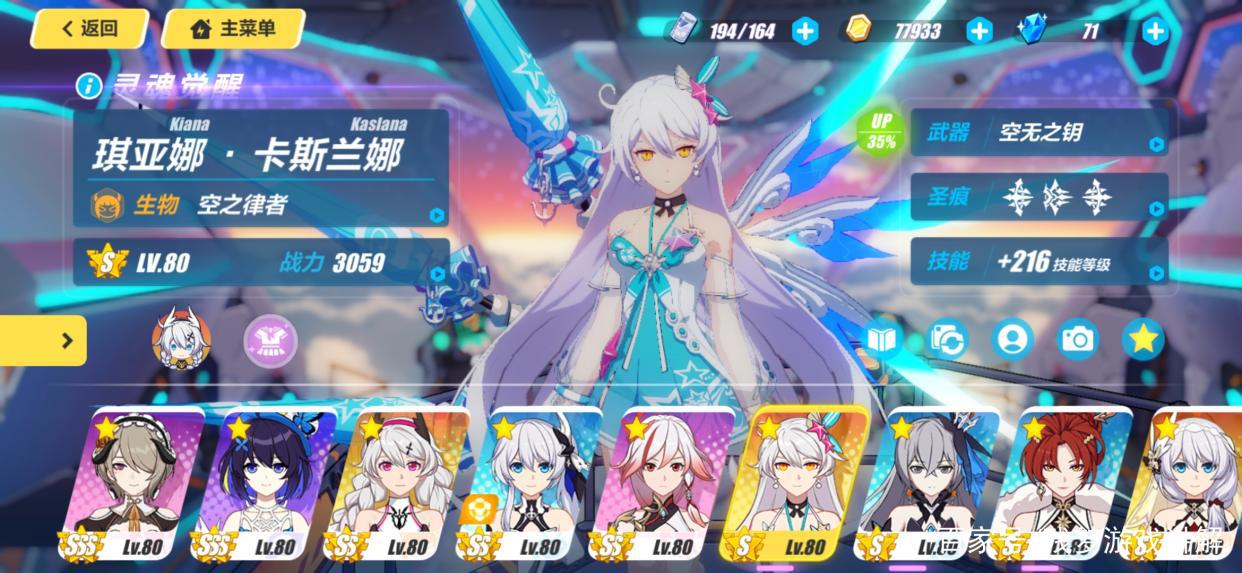Open the character level and power details
The image size is (1242, 573).
tap(260, 263)
